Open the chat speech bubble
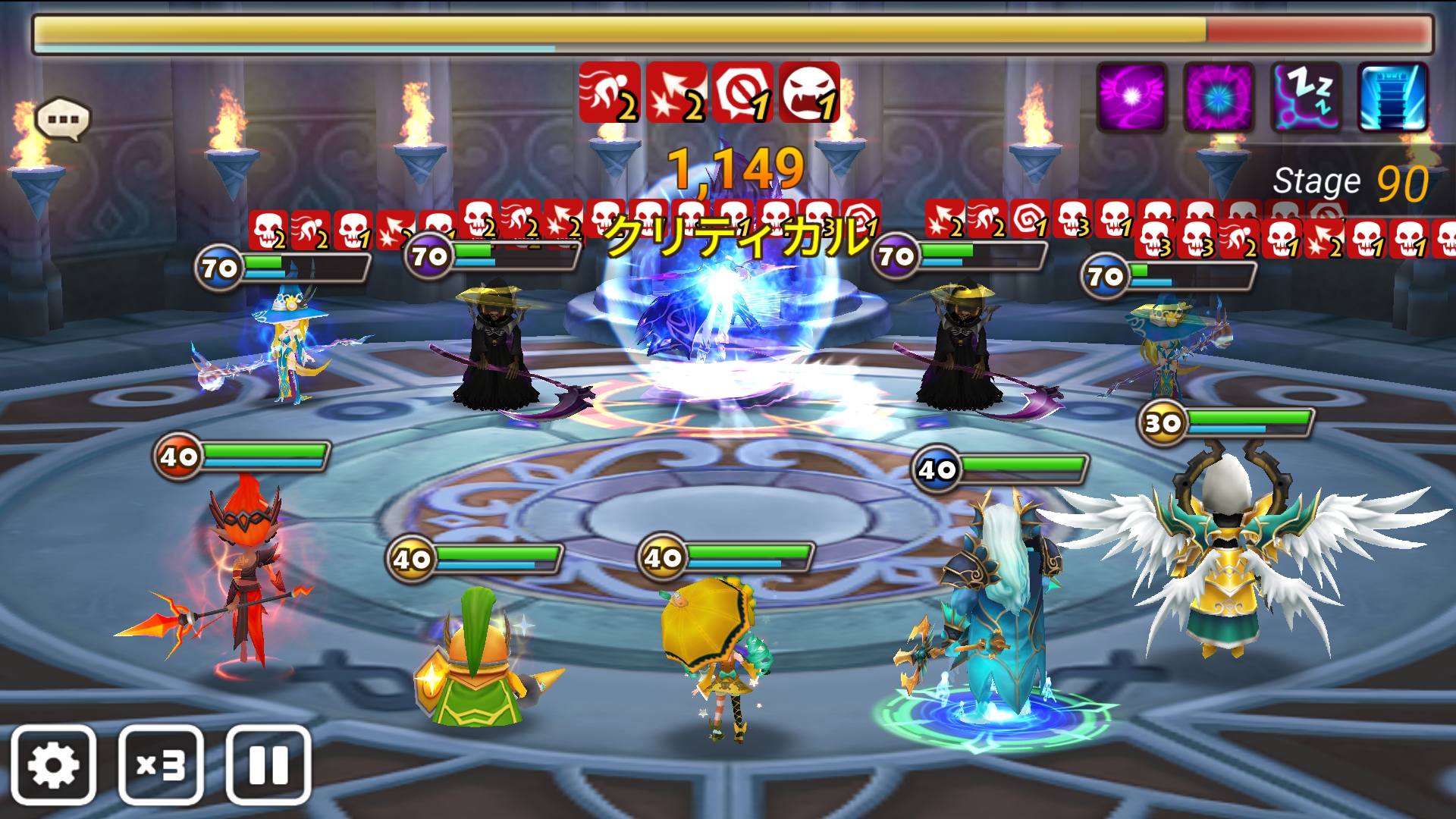 63,119
